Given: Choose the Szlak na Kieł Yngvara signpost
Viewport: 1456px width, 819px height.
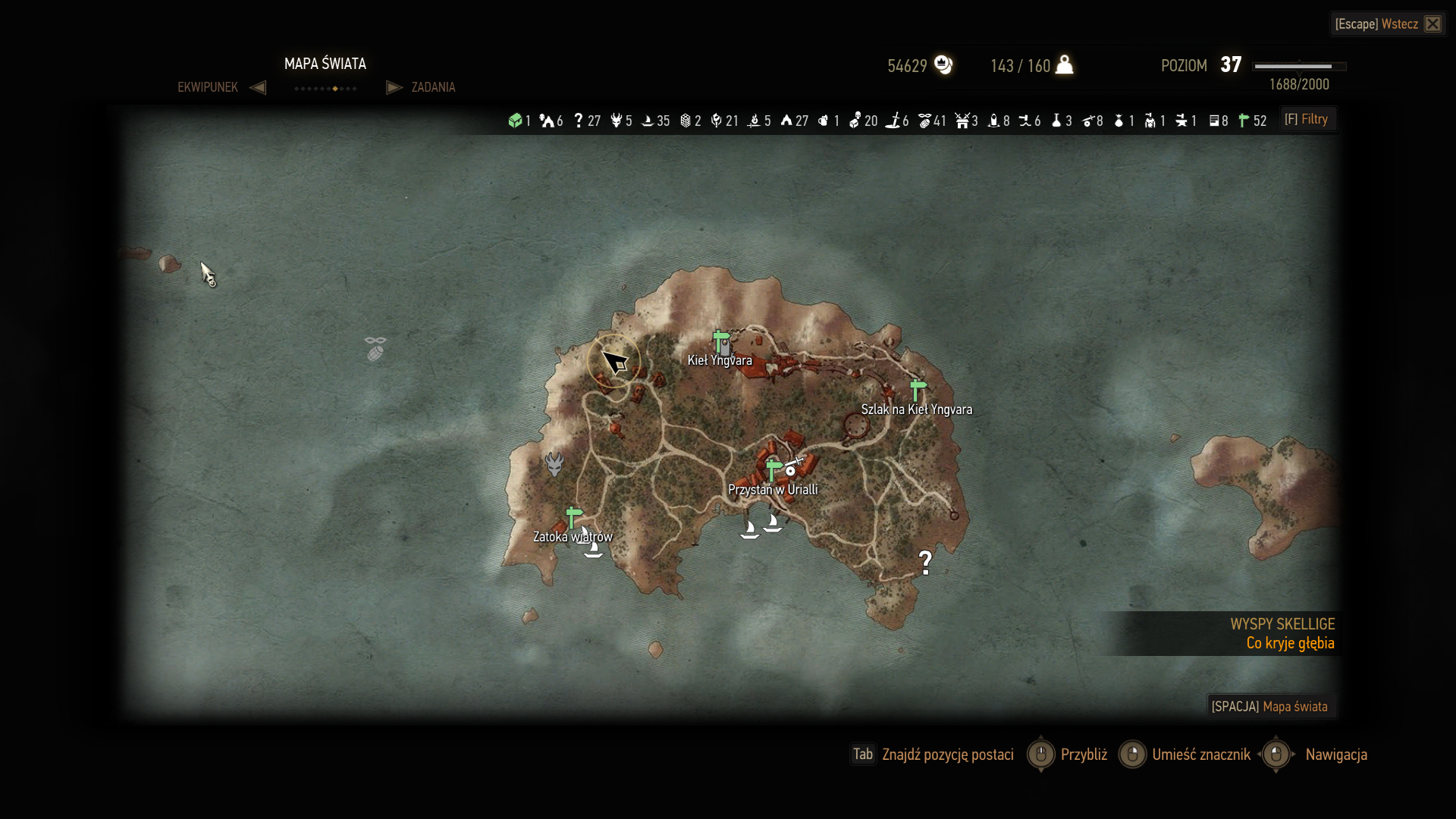Looking at the screenshot, I should tap(918, 391).
